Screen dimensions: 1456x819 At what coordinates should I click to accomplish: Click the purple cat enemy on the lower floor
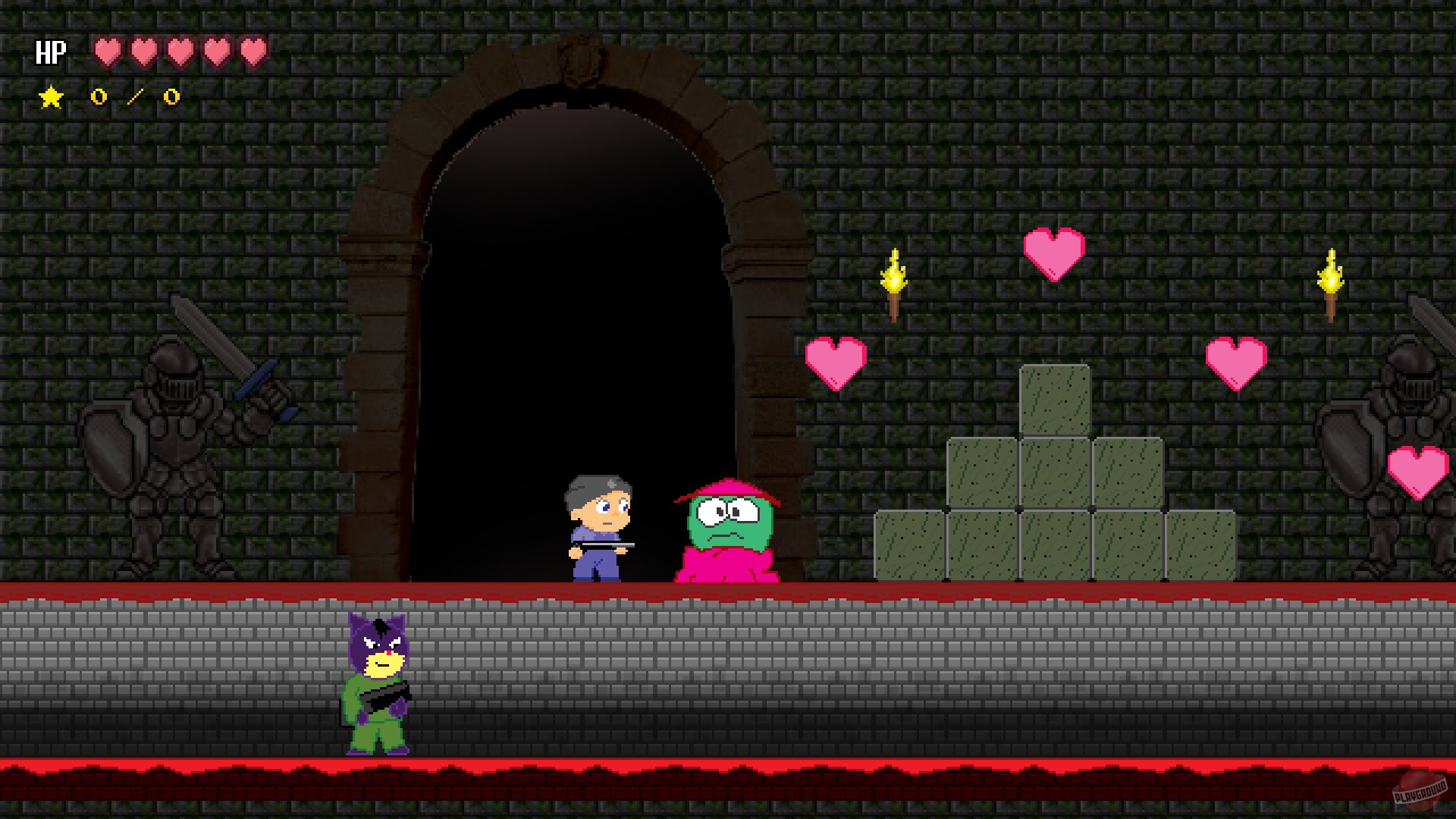pyautogui.click(x=379, y=682)
